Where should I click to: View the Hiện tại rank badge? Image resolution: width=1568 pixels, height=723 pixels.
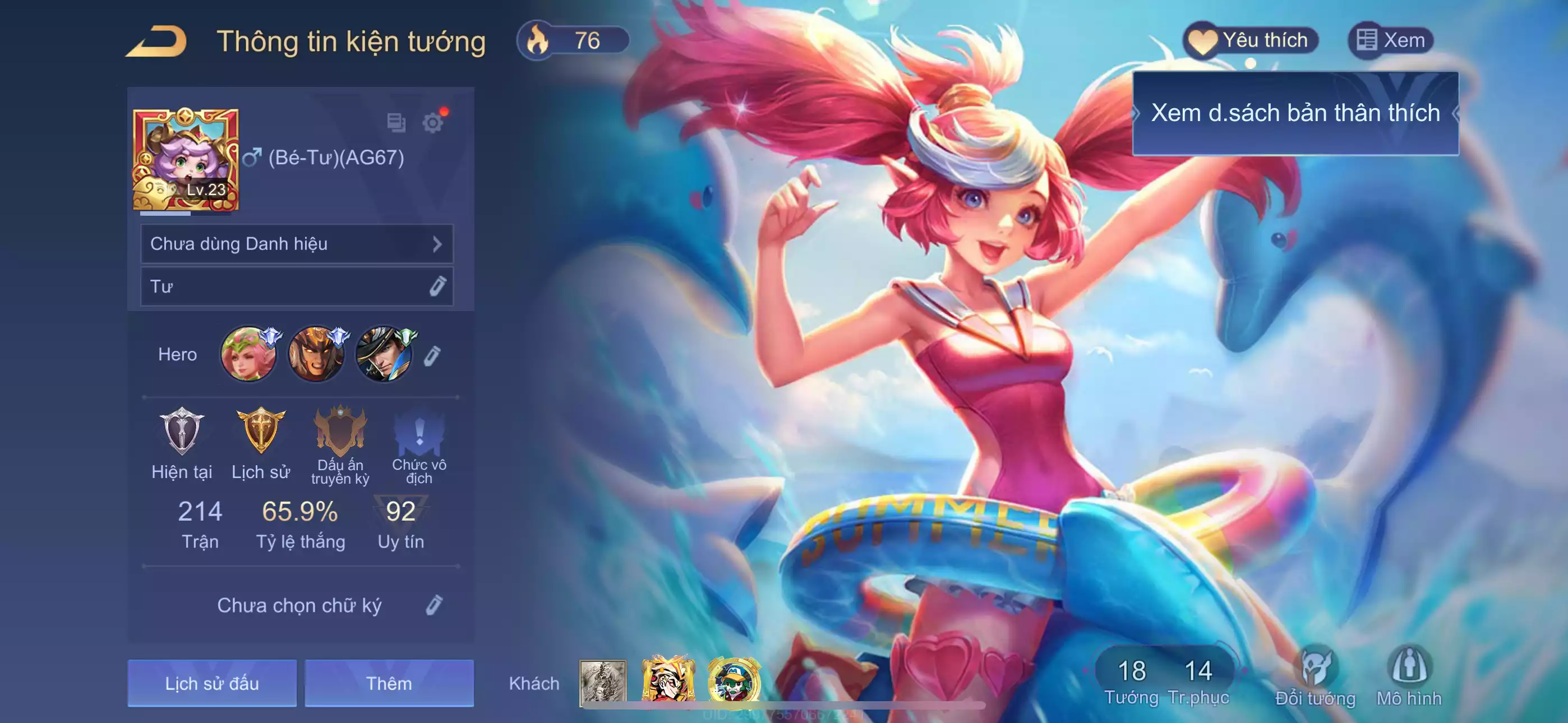181,432
